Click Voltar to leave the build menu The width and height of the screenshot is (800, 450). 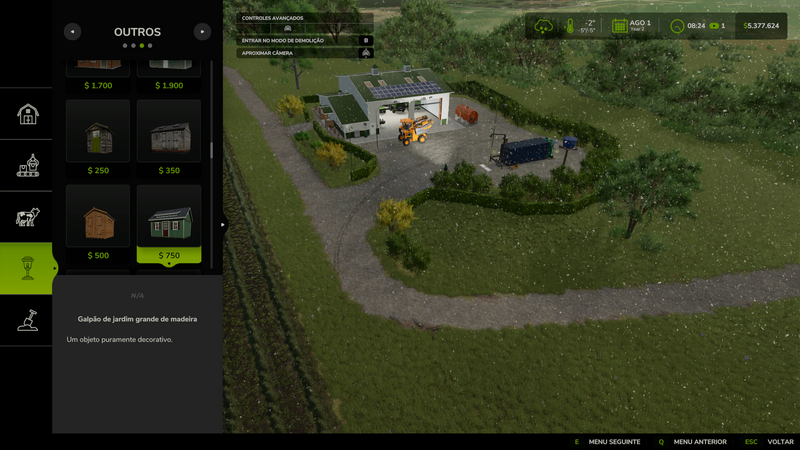[x=779, y=442]
